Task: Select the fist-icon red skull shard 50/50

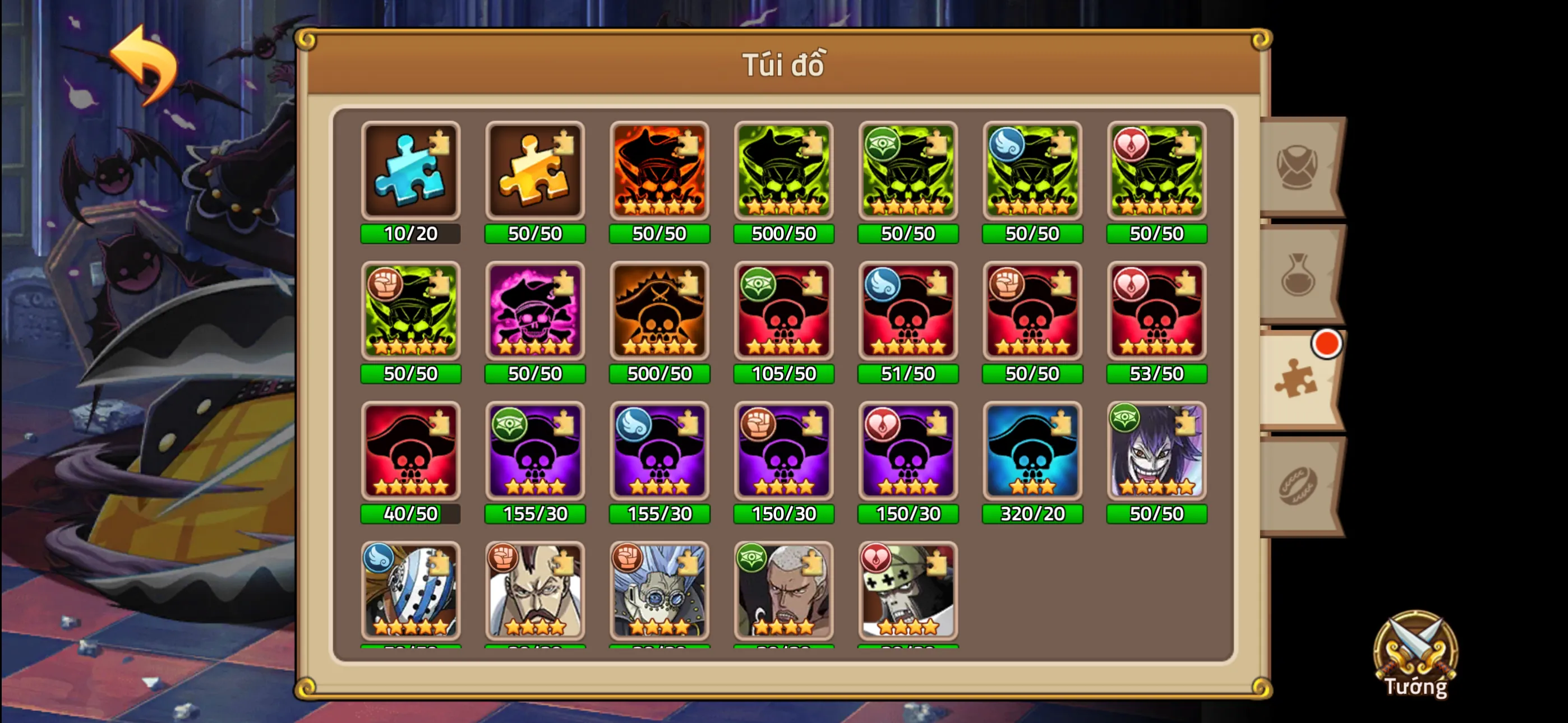Action: (x=1032, y=312)
